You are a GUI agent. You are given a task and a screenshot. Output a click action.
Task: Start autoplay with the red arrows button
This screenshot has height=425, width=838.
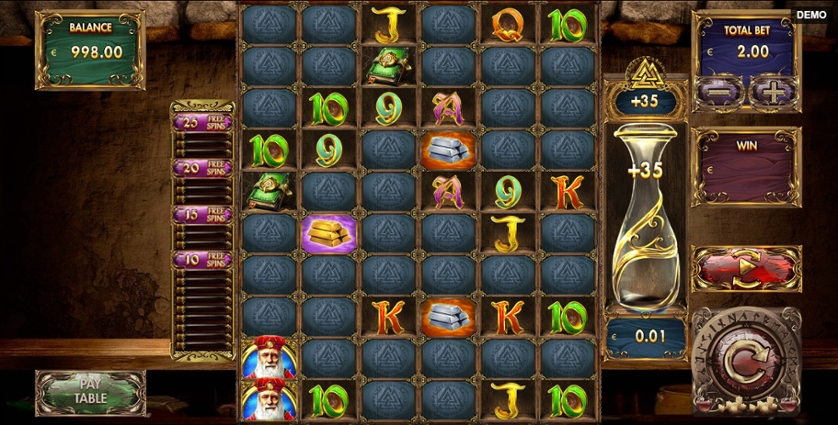click(746, 269)
